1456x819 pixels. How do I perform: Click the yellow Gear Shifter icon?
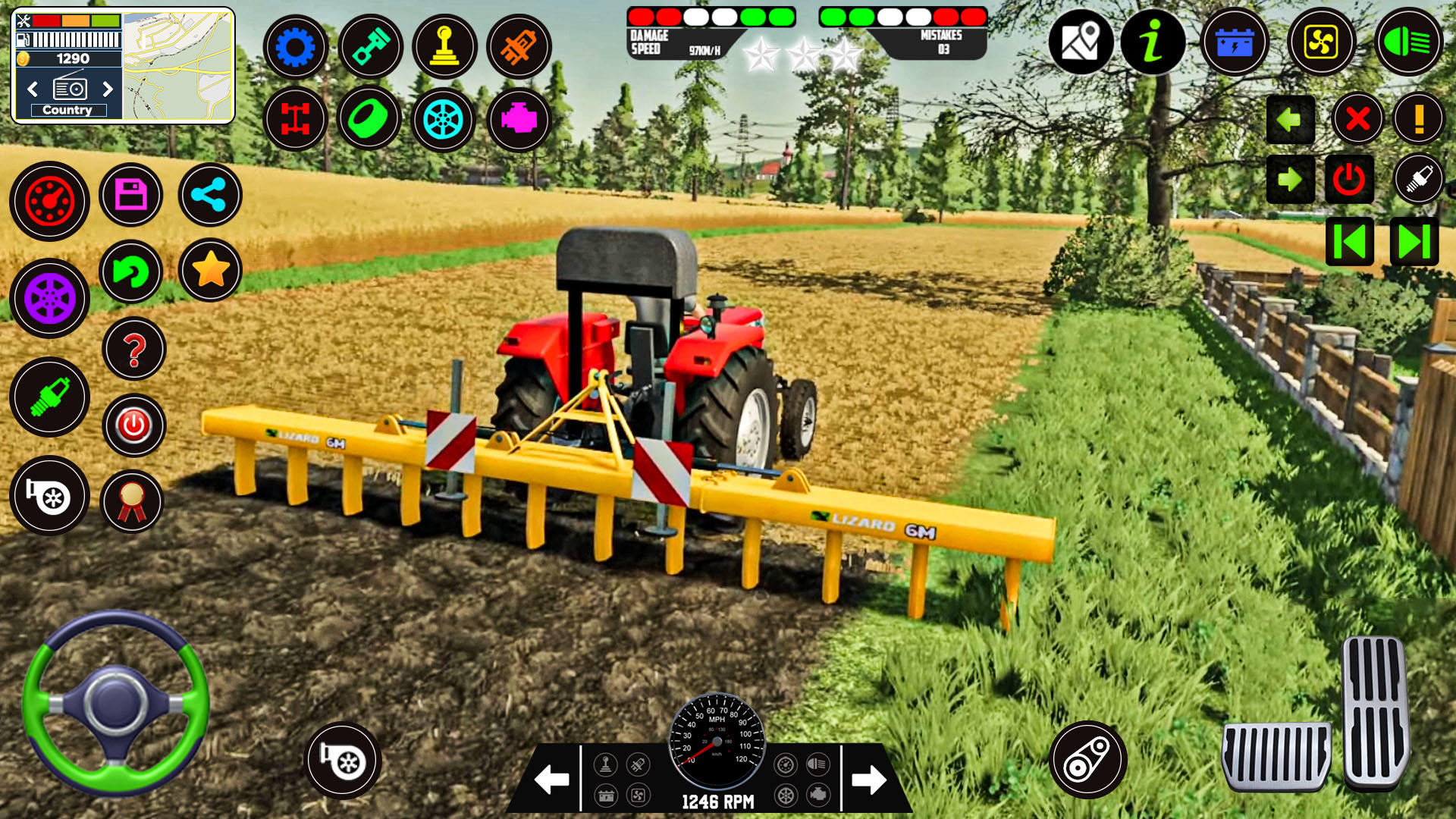[x=445, y=46]
